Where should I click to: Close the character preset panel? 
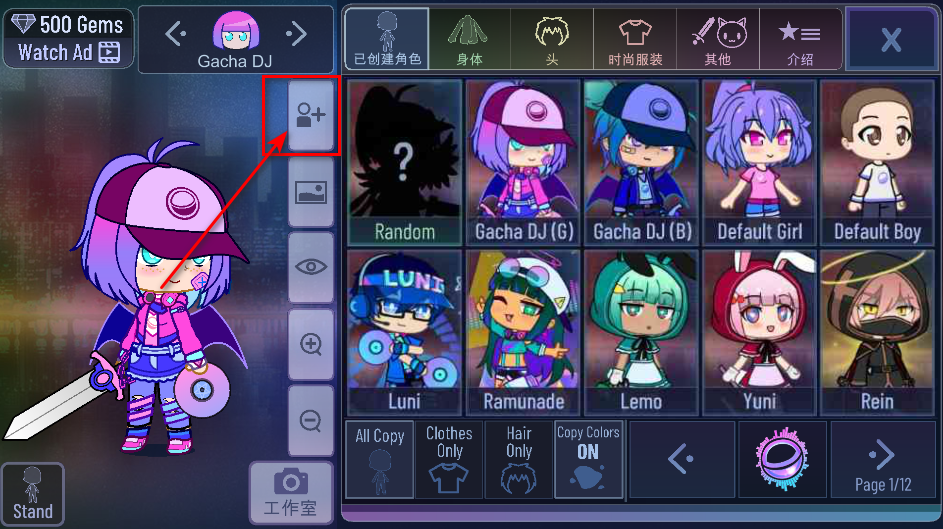click(x=890, y=39)
